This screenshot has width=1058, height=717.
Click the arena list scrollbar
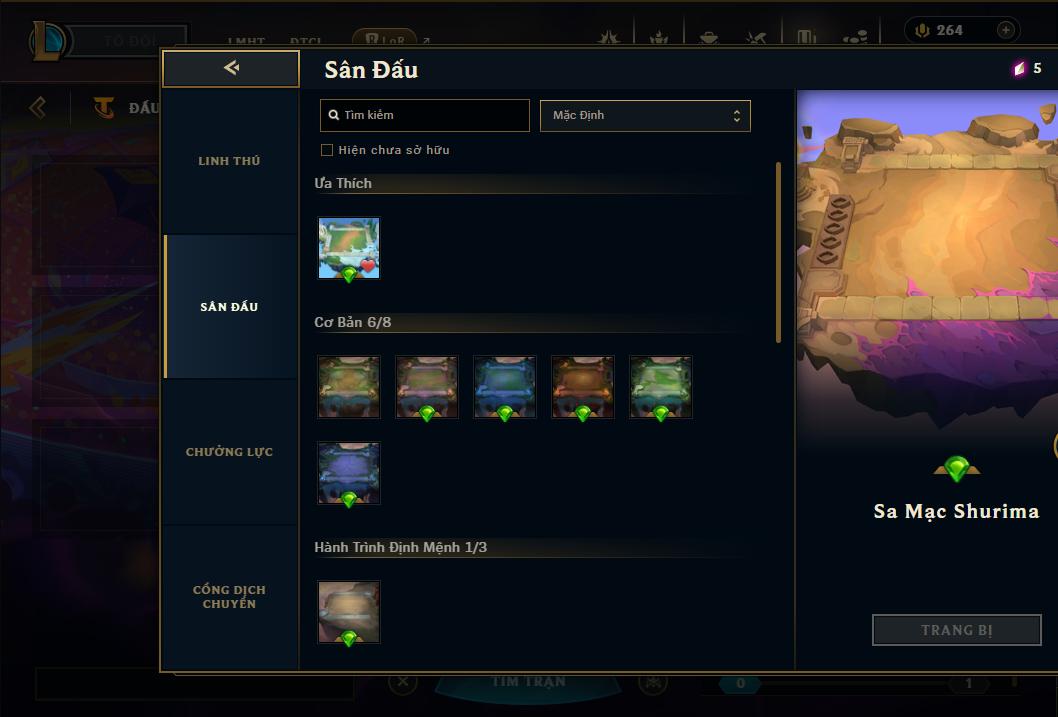[778, 252]
